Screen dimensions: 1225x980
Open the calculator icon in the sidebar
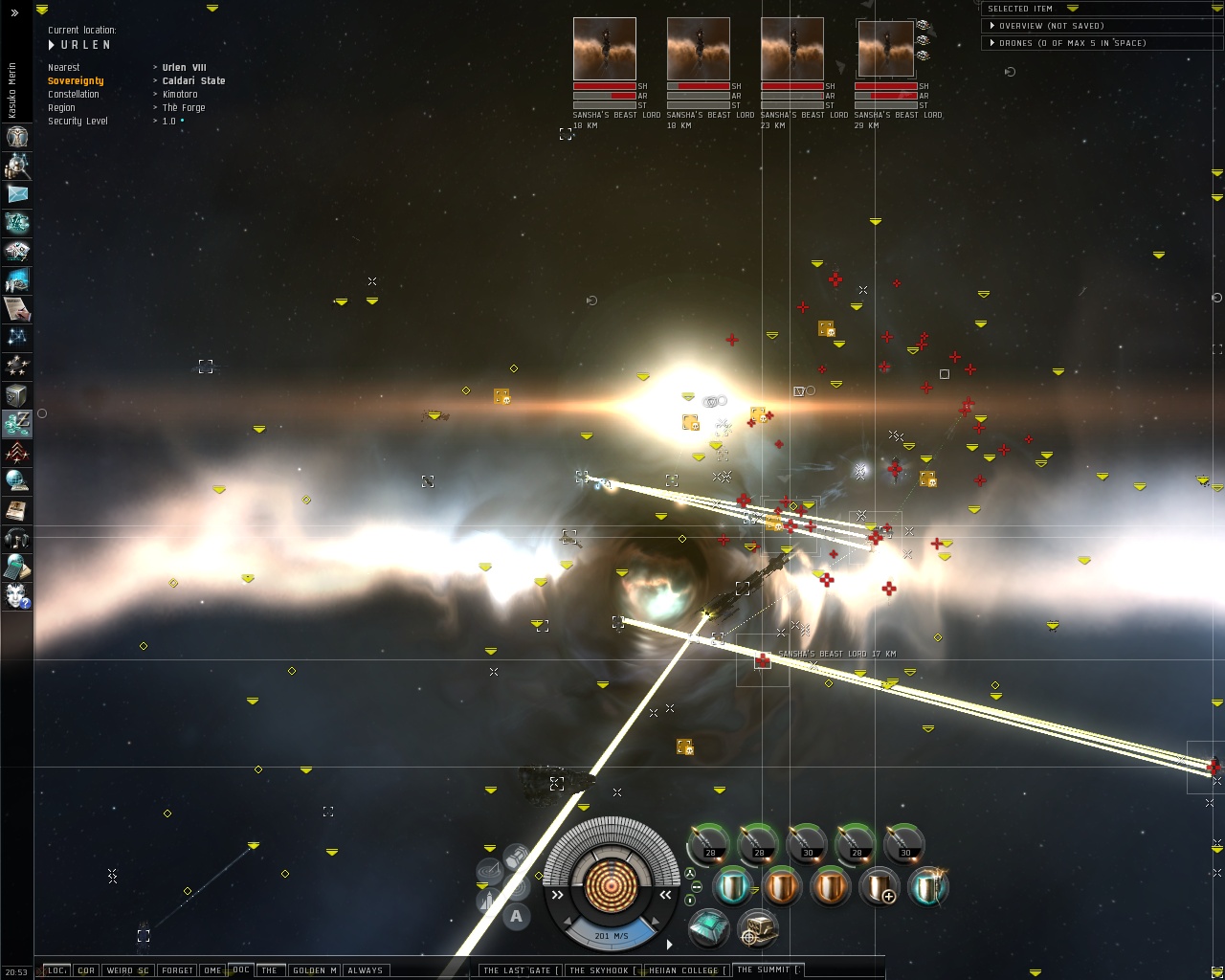coord(16,568)
